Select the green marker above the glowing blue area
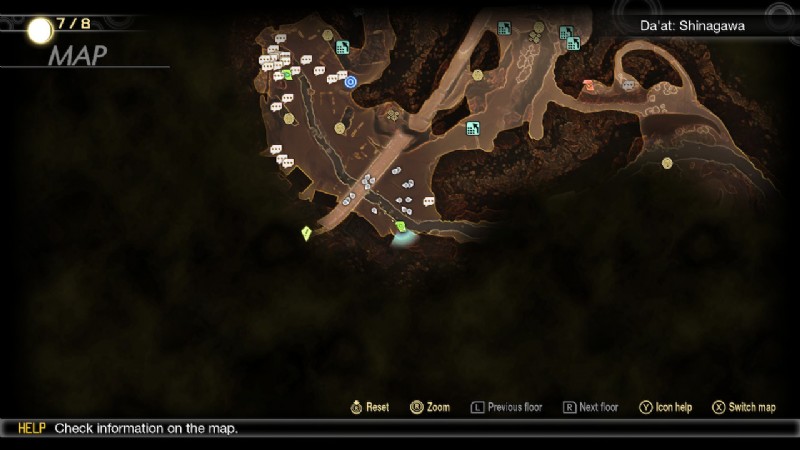 tap(400, 227)
